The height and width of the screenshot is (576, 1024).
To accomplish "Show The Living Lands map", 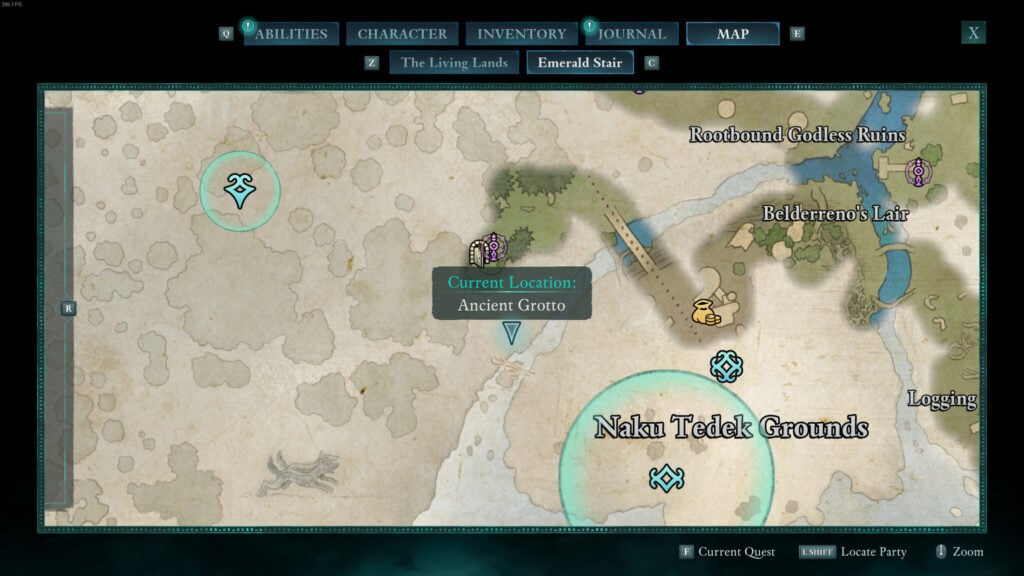I will [x=454, y=63].
